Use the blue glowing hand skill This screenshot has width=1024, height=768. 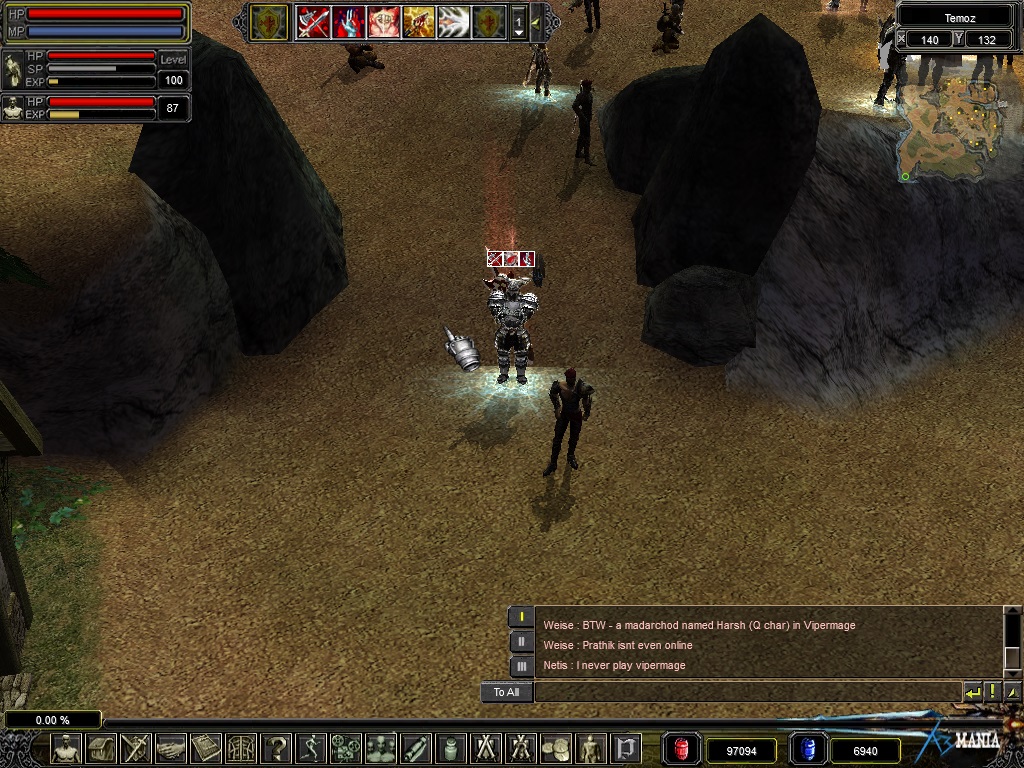tap(348, 21)
